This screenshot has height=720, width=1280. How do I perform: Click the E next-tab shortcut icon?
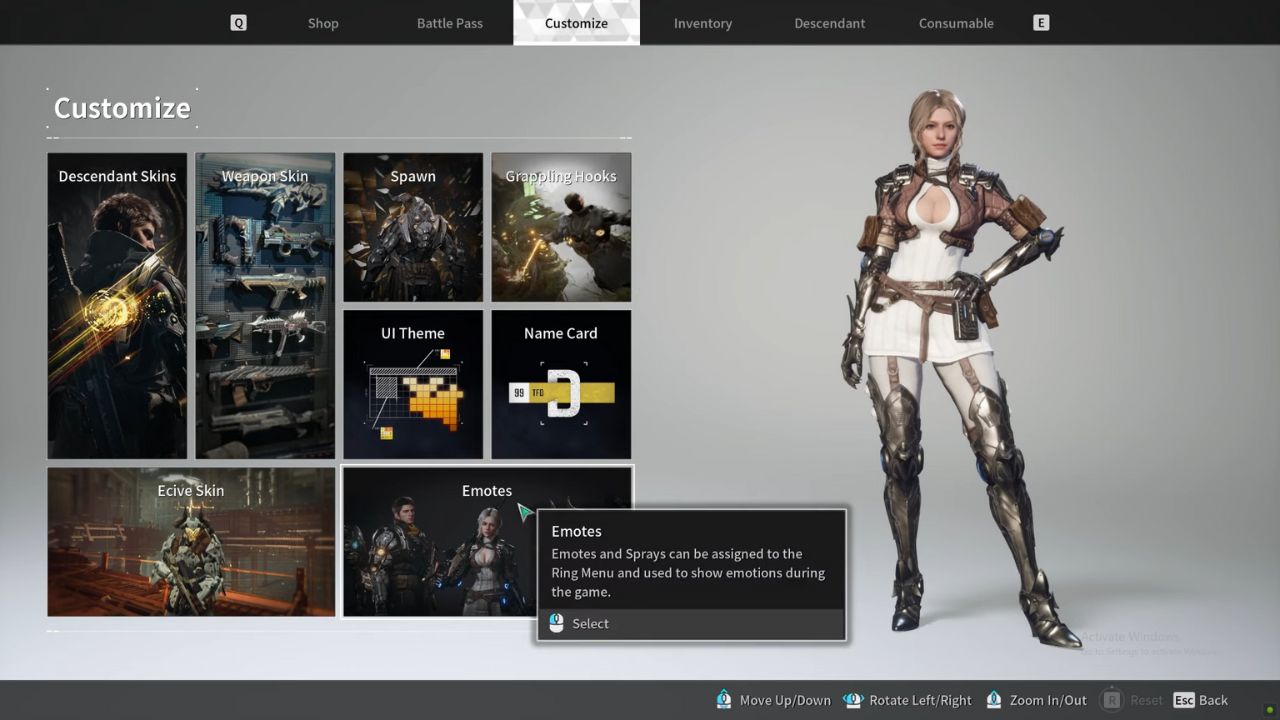(x=1040, y=22)
